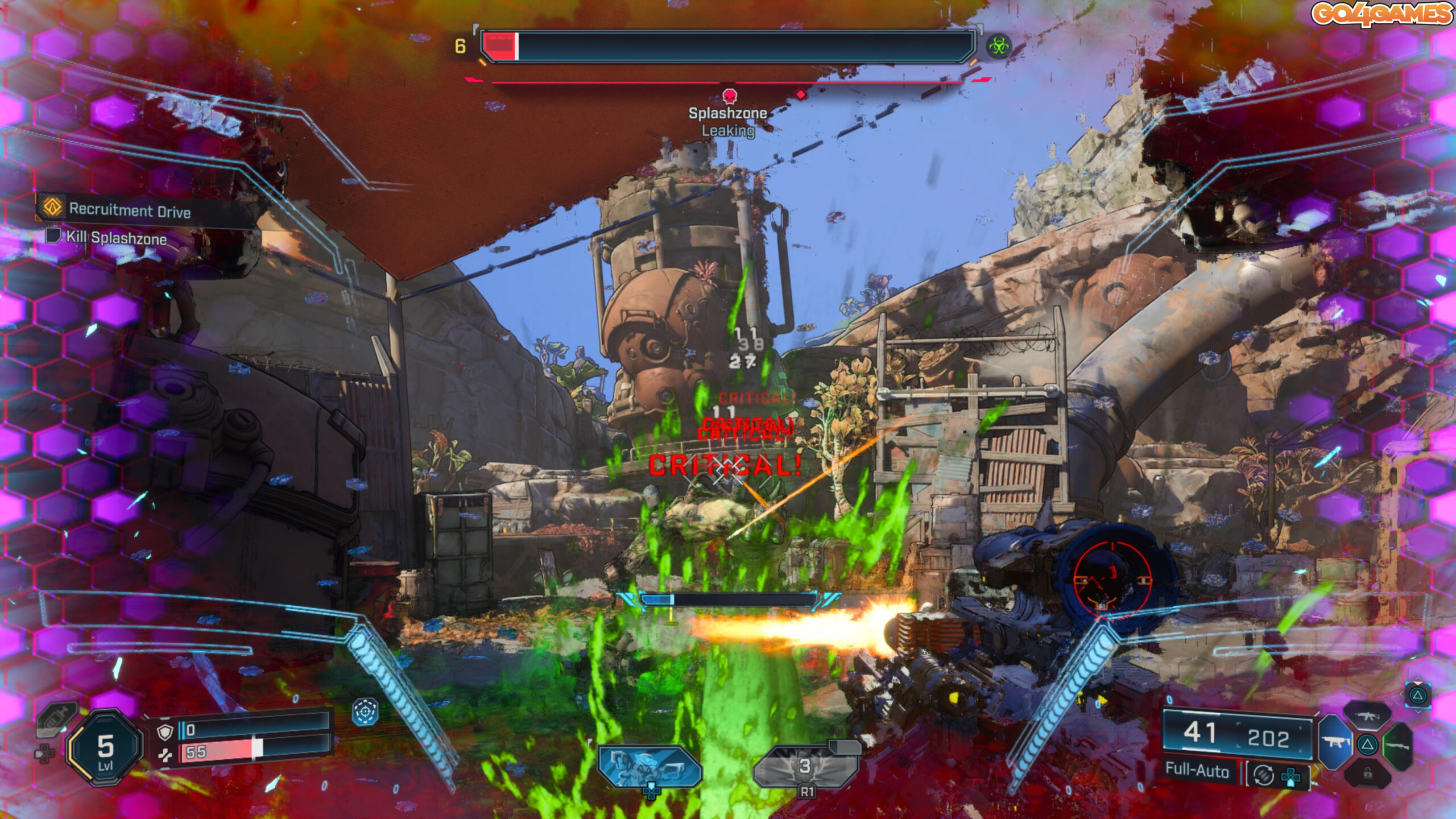Click the ammo swap cycle icon
Image resolution: width=1456 pixels, height=819 pixels.
pyautogui.click(x=1263, y=775)
